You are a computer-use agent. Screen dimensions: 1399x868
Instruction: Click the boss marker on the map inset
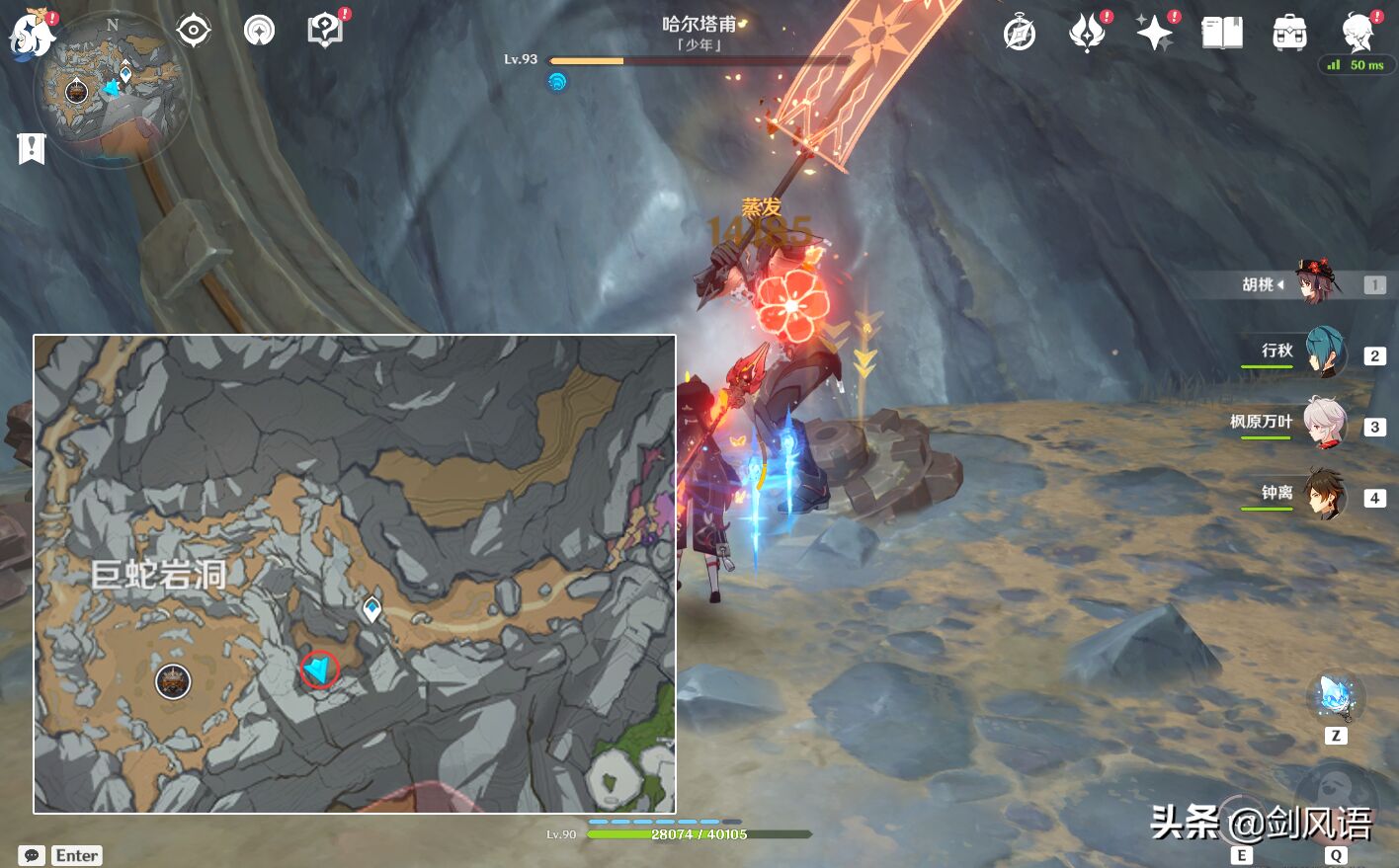tap(173, 680)
